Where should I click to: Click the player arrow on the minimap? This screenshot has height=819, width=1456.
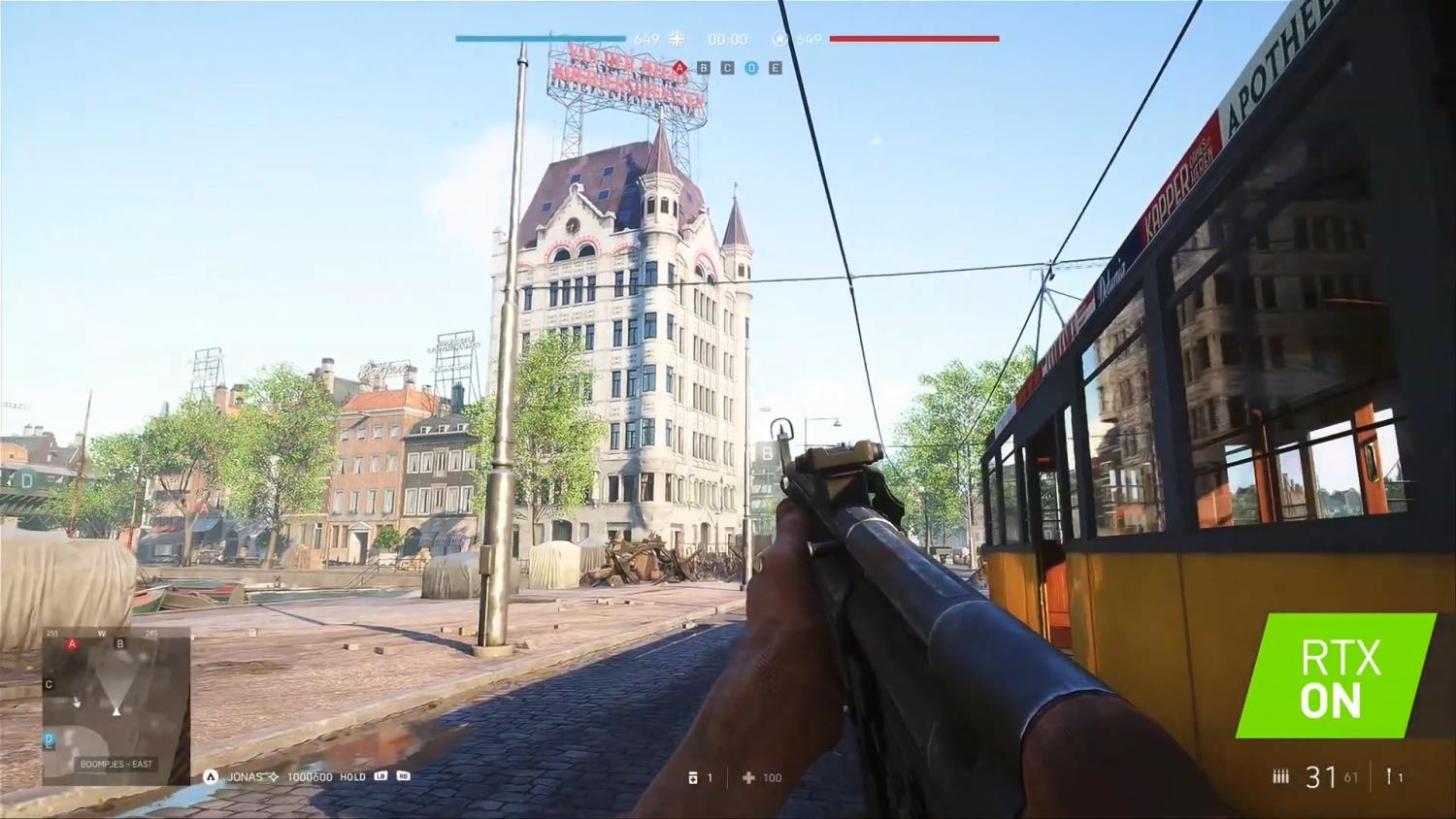click(x=116, y=711)
